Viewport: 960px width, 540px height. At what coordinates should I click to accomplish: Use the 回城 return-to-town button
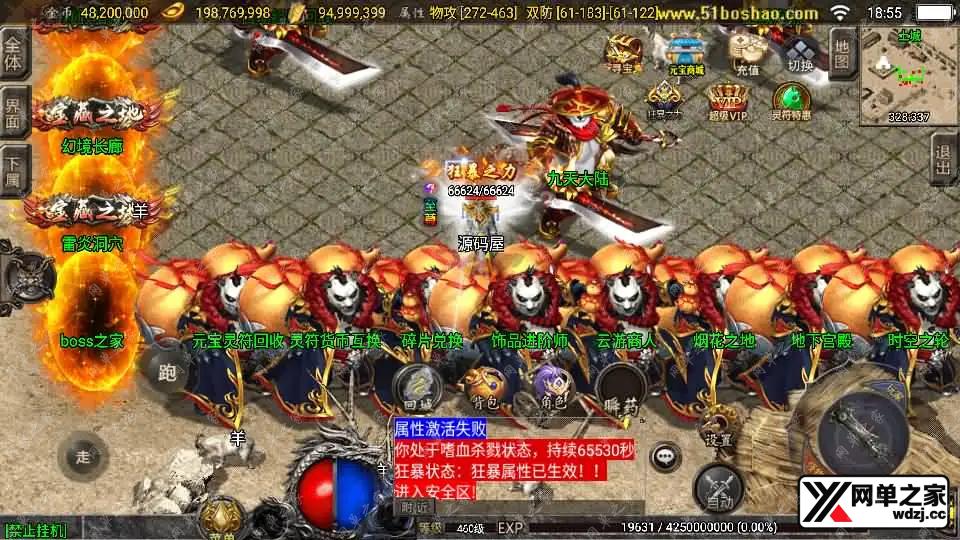tap(412, 387)
